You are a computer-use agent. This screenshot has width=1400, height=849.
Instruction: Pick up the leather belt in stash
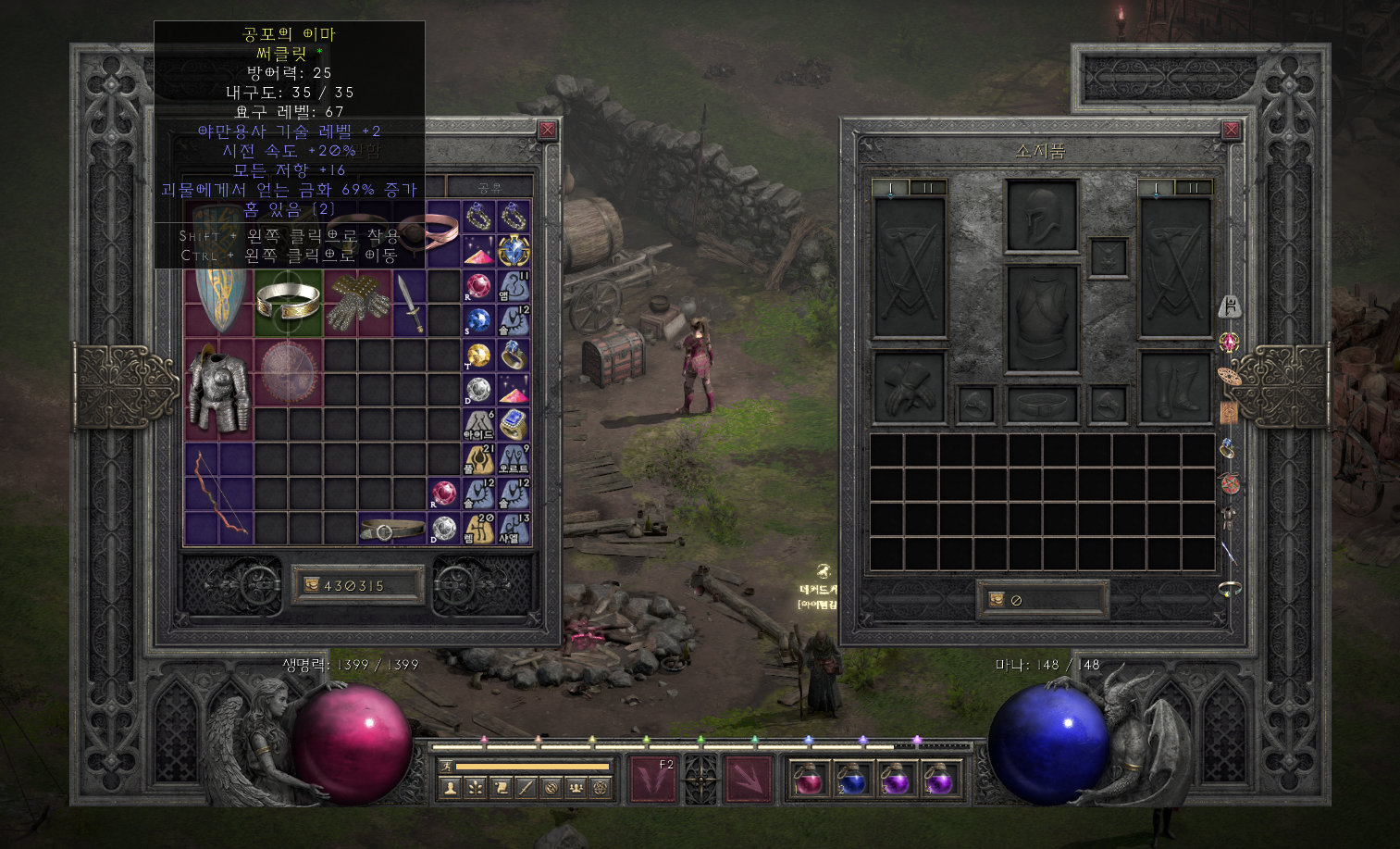pyautogui.click(x=391, y=530)
